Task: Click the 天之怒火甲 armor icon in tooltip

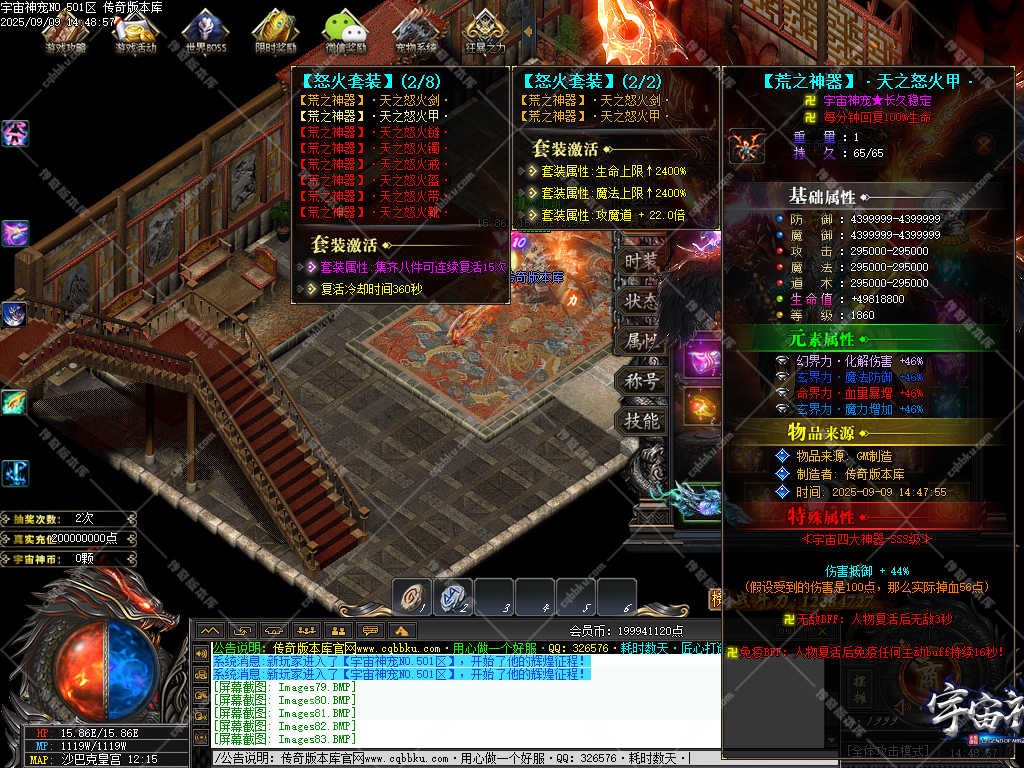Action: click(746, 146)
